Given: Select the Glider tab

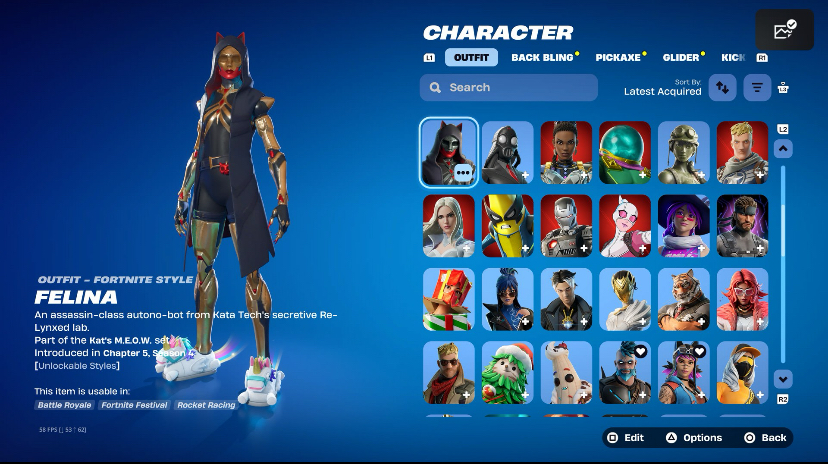Looking at the screenshot, I should point(681,57).
